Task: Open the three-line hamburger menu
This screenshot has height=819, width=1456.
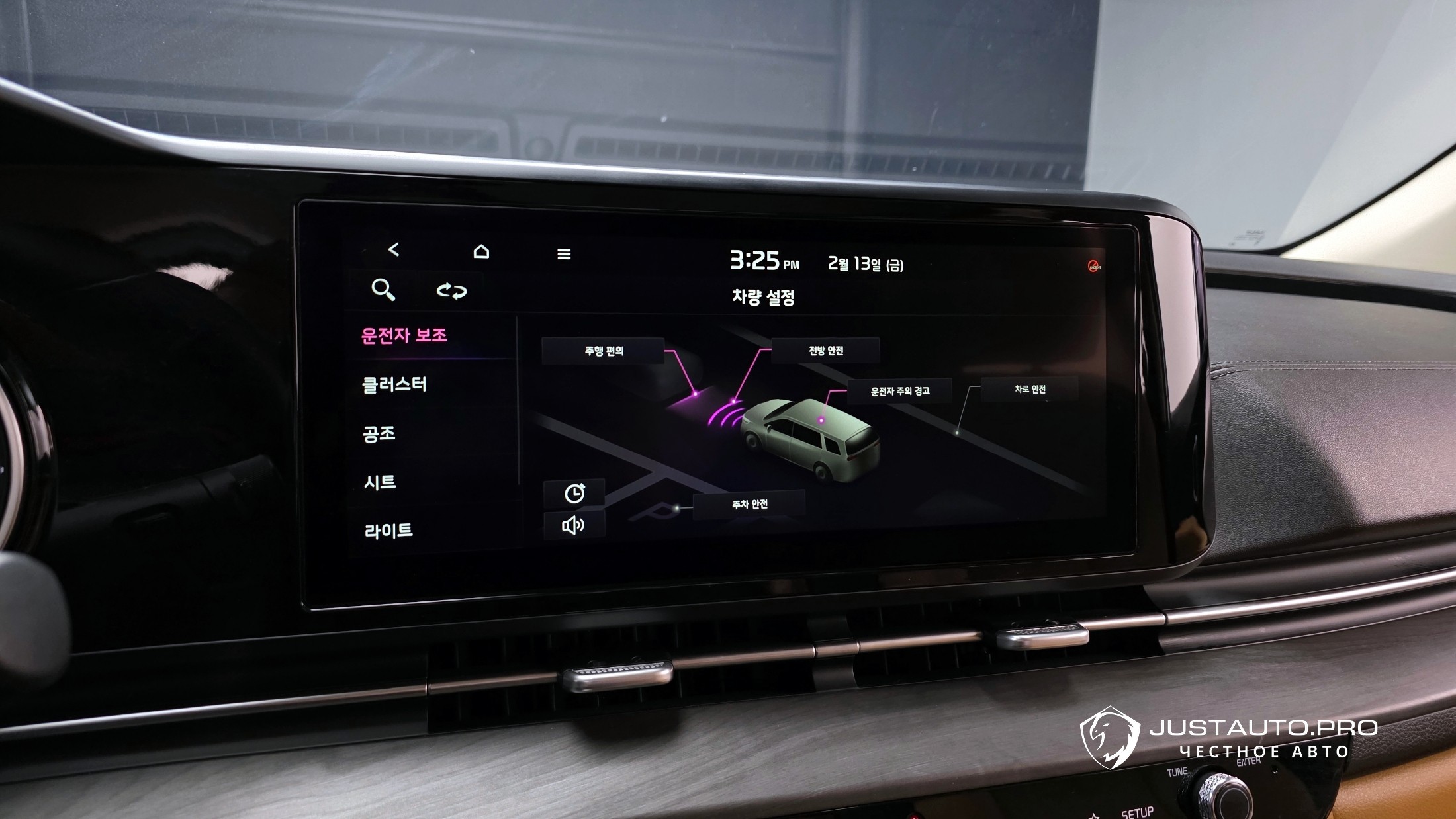Action: (x=564, y=254)
